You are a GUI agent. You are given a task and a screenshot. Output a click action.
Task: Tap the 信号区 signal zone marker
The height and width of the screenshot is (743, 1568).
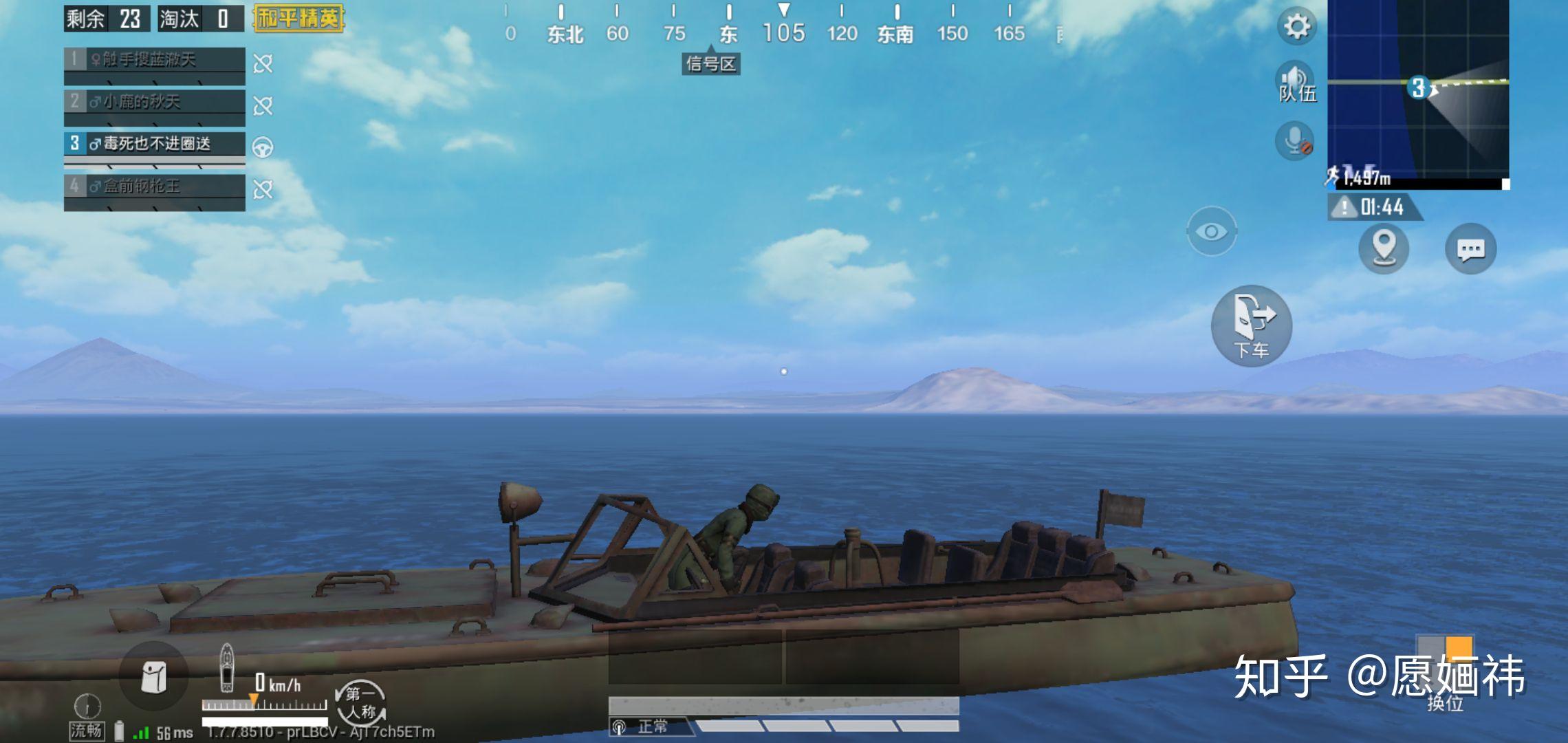[710, 64]
